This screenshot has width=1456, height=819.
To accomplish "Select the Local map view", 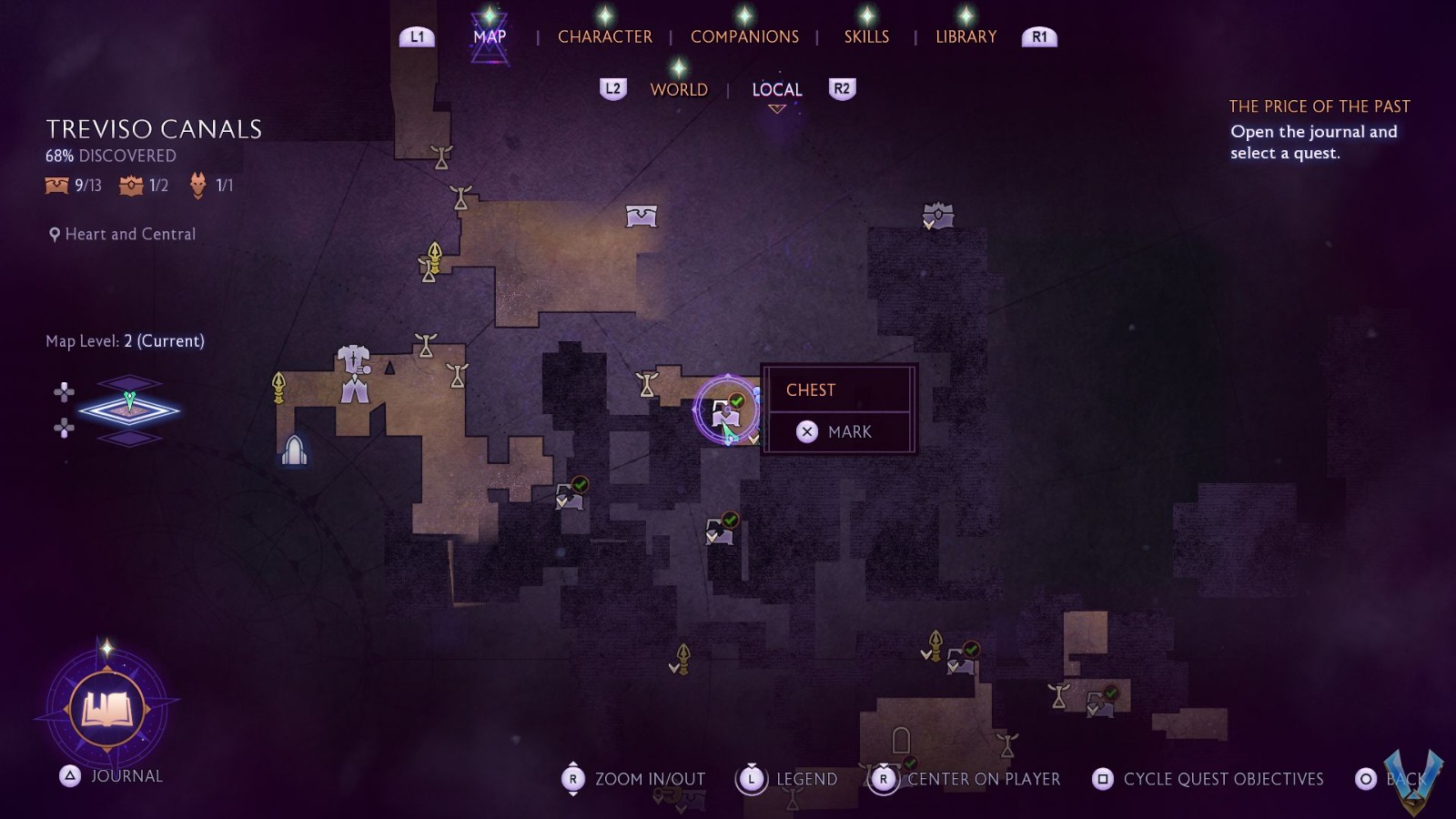I will (776, 89).
